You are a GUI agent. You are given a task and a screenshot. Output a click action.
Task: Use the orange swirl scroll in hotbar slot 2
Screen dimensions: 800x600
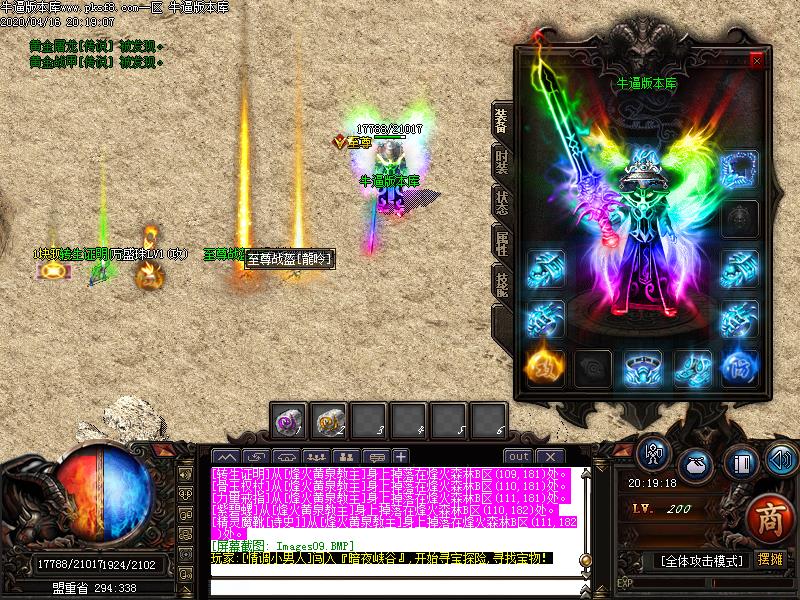point(330,421)
